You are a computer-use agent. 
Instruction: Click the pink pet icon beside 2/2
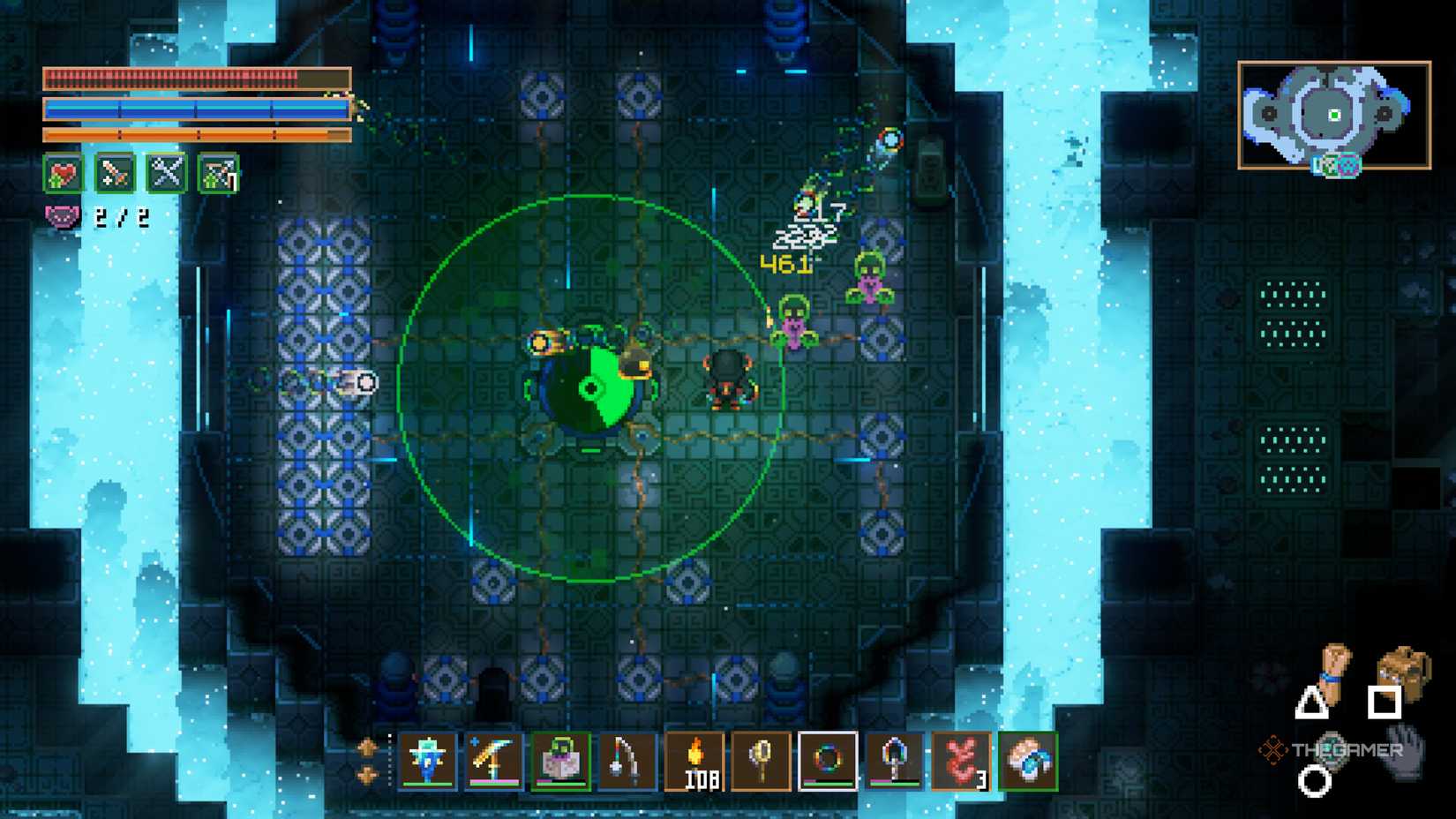click(x=62, y=216)
